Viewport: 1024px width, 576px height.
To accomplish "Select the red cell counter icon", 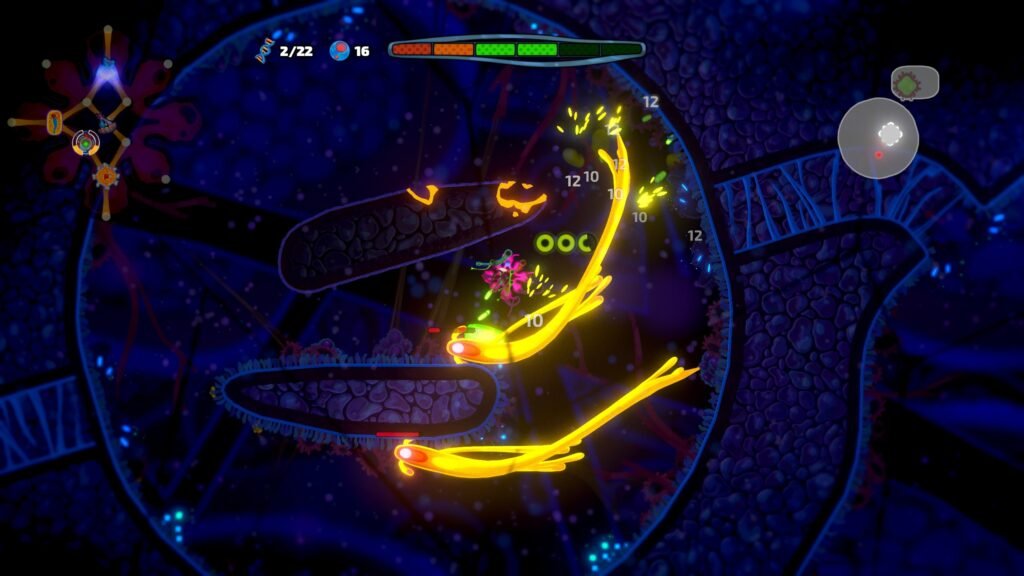I will click(x=340, y=50).
